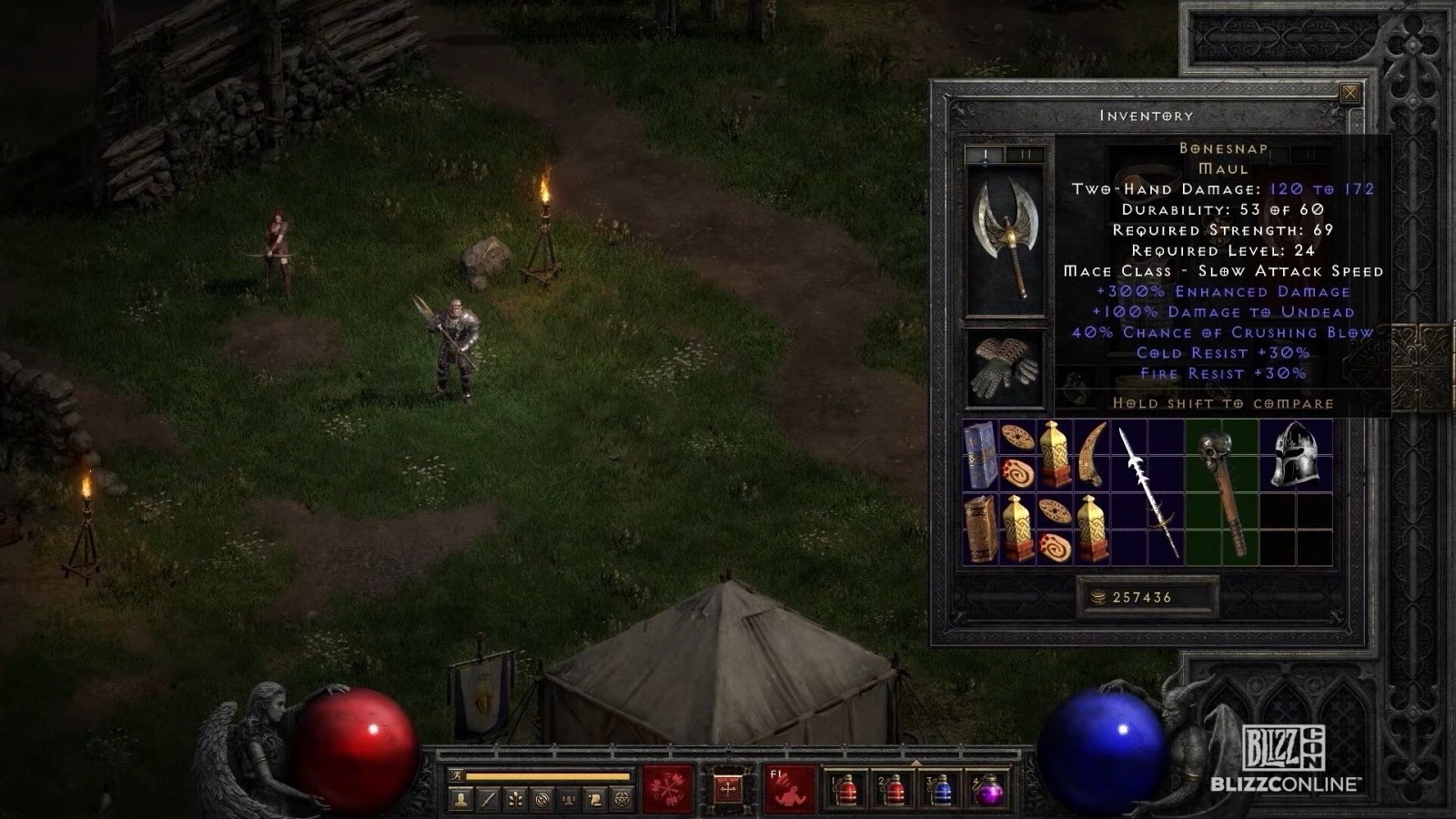The height and width of the screenshot is (819, 1456).
Task: Open the character sheet from mini panel
Action: click(x=461, y=800)
